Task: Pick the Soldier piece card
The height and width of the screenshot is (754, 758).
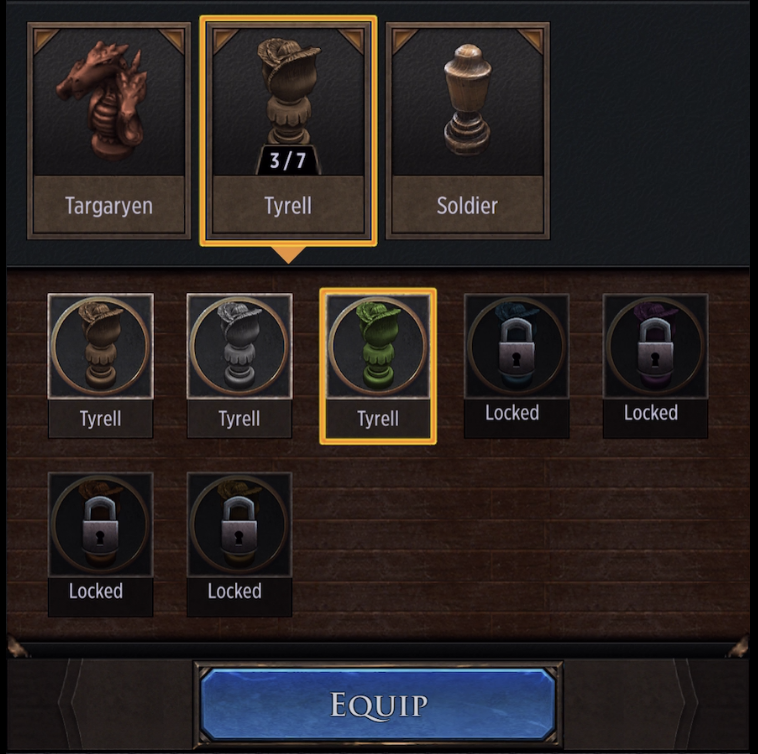Action: pos(467,130)
